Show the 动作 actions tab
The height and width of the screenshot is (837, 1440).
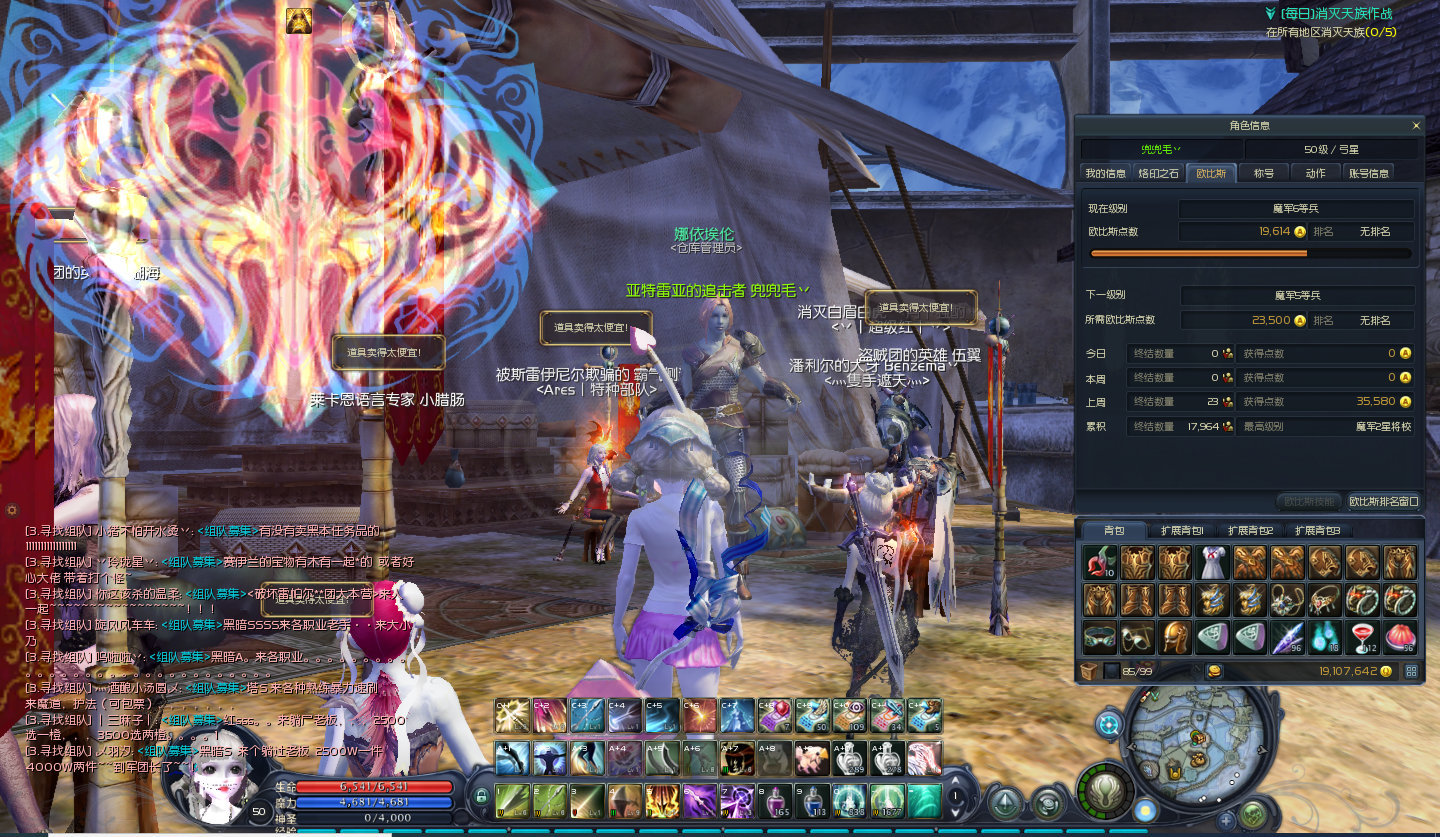(1315, 173)
